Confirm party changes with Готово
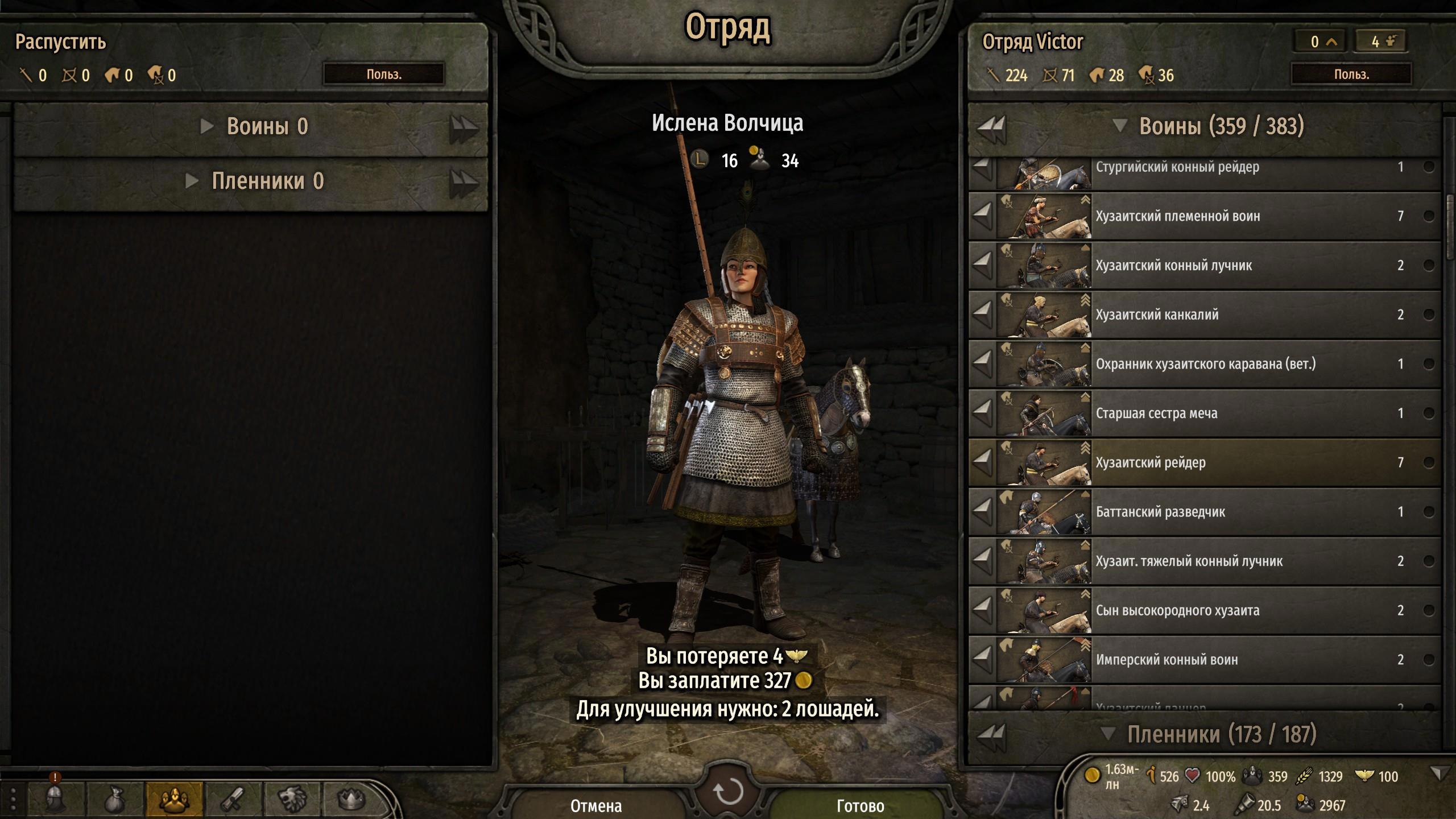This screenshot has width=1456, height=819. 860,805
